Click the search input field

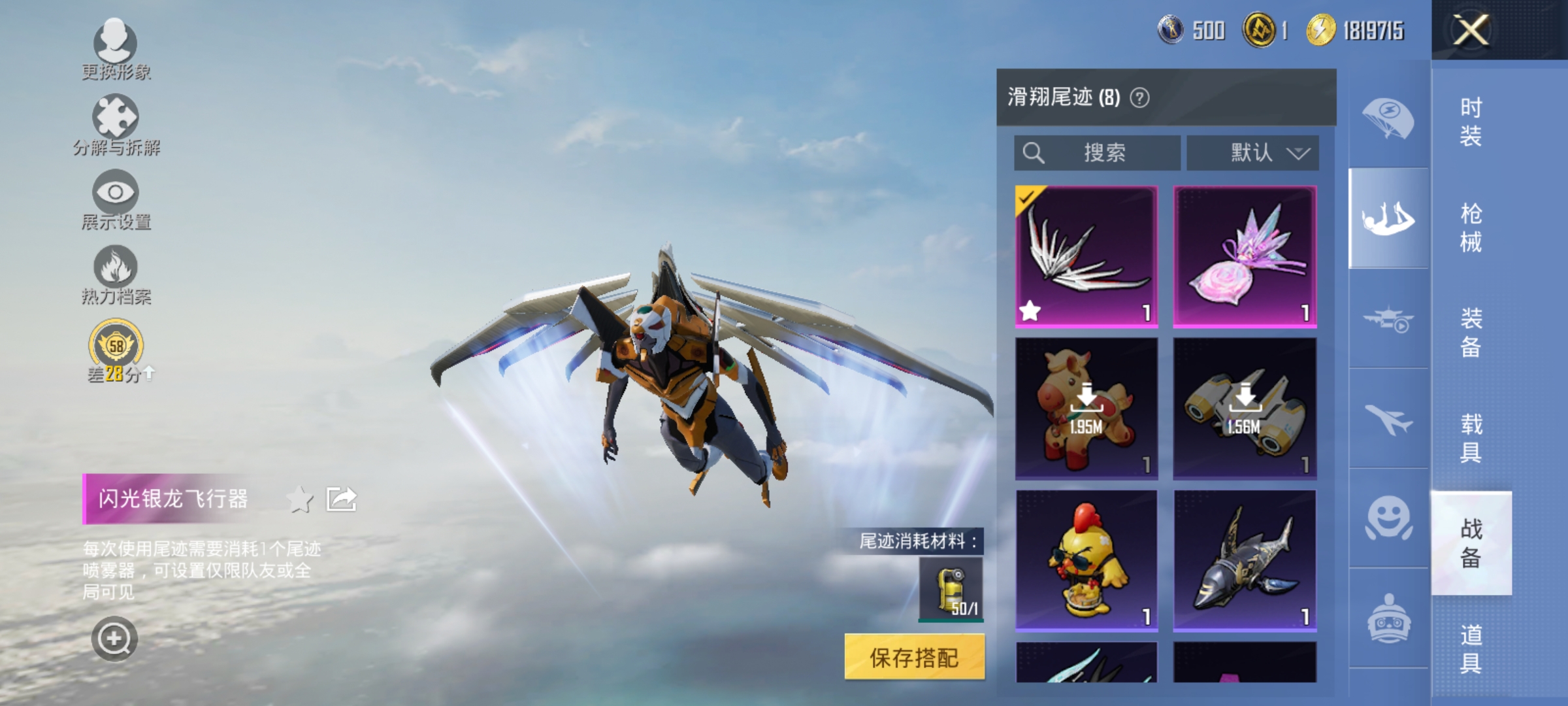pos(1098,152)
